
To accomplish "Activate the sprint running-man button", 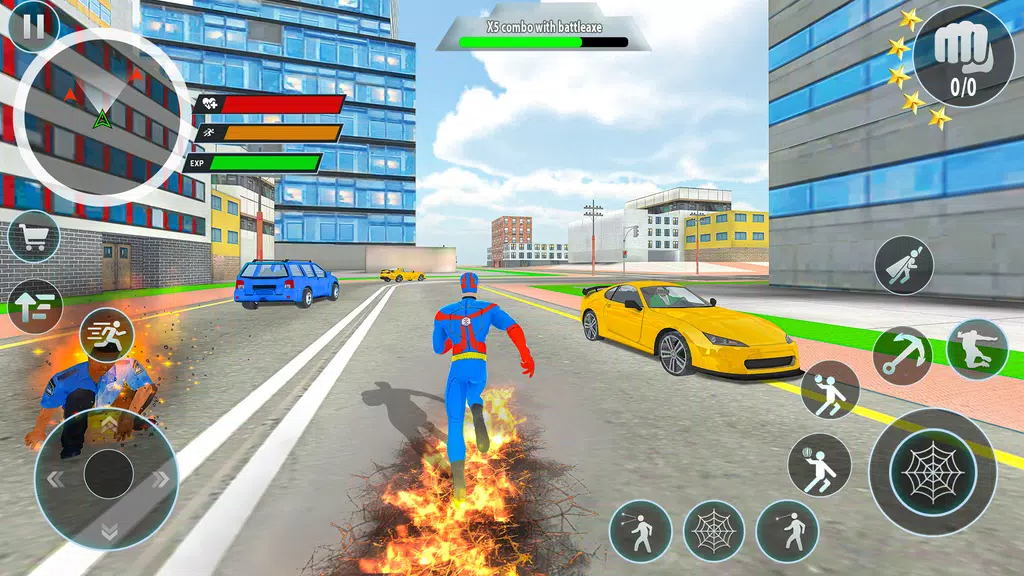I will (x=106, y=335).
